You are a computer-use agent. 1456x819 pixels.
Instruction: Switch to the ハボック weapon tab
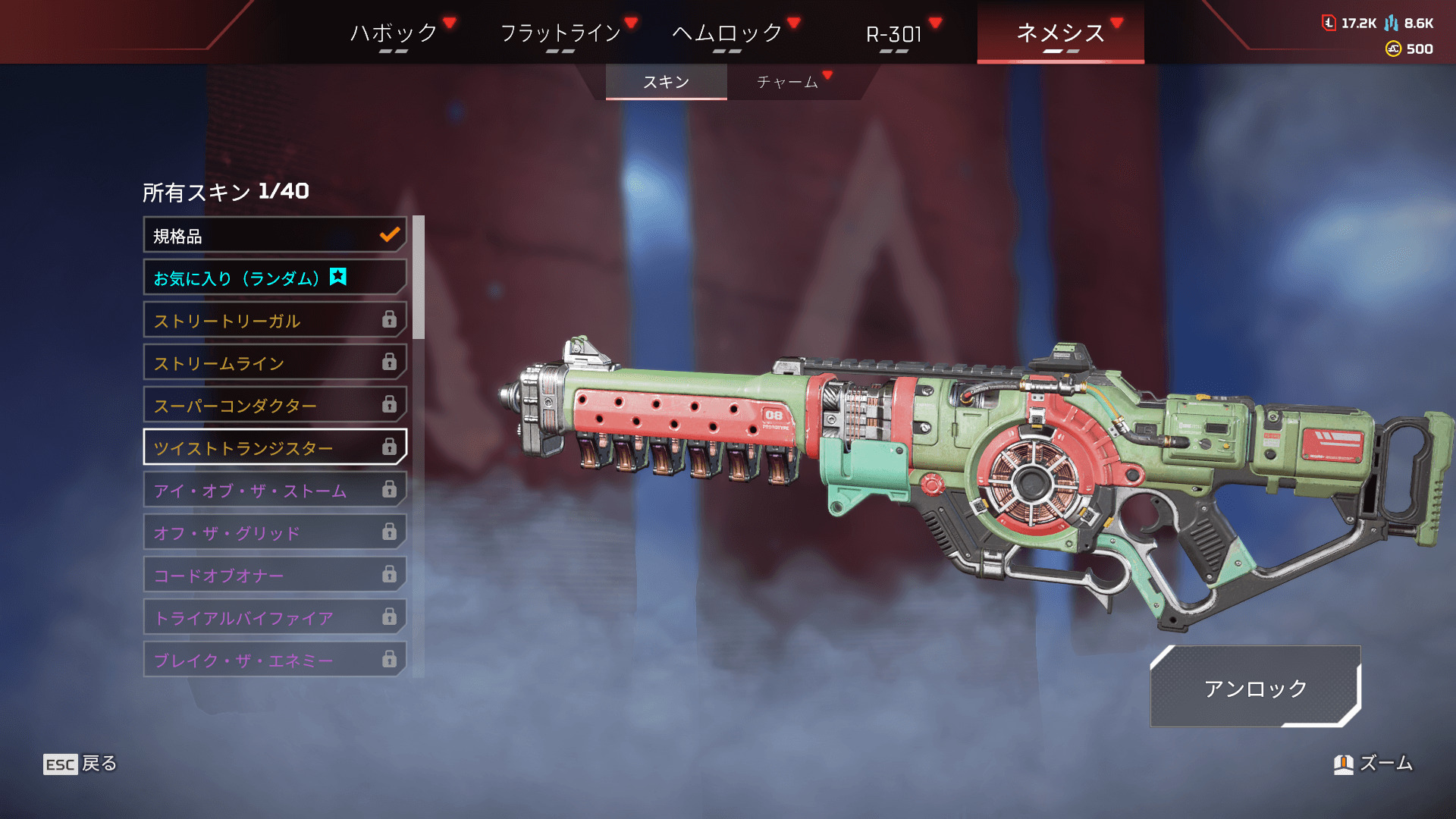(x=394, y=33)
